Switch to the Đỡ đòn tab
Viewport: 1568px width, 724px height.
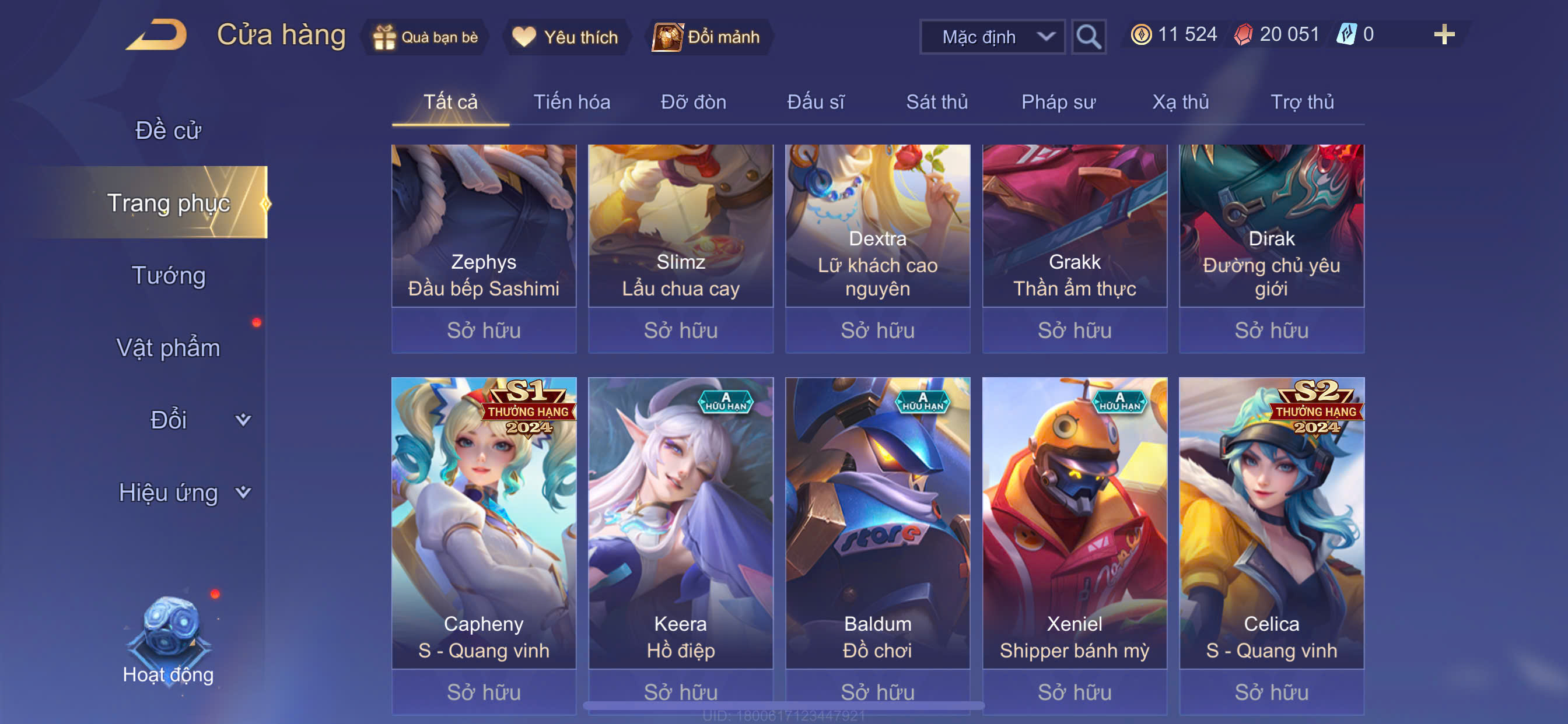694,101
